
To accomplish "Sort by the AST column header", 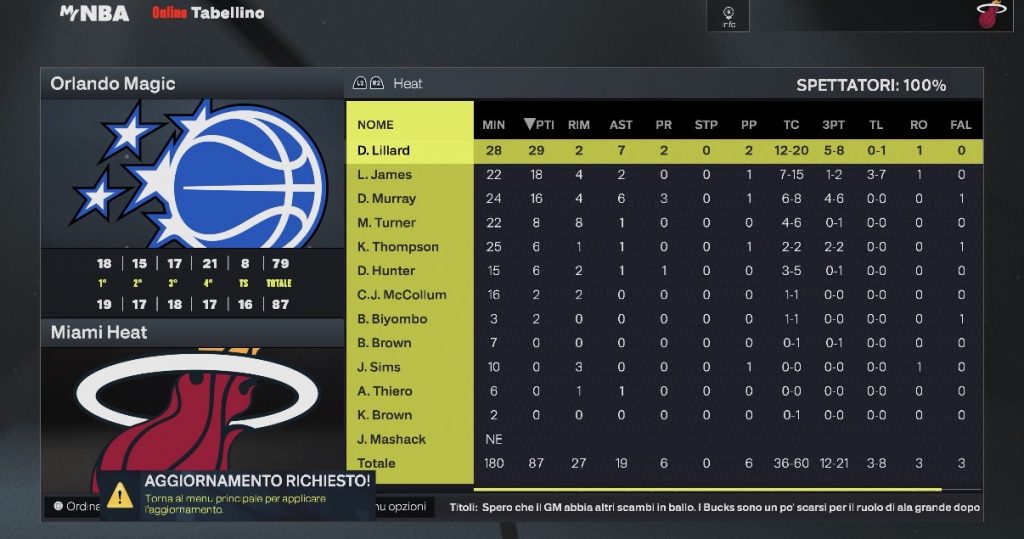I will [x=621, y=125].
